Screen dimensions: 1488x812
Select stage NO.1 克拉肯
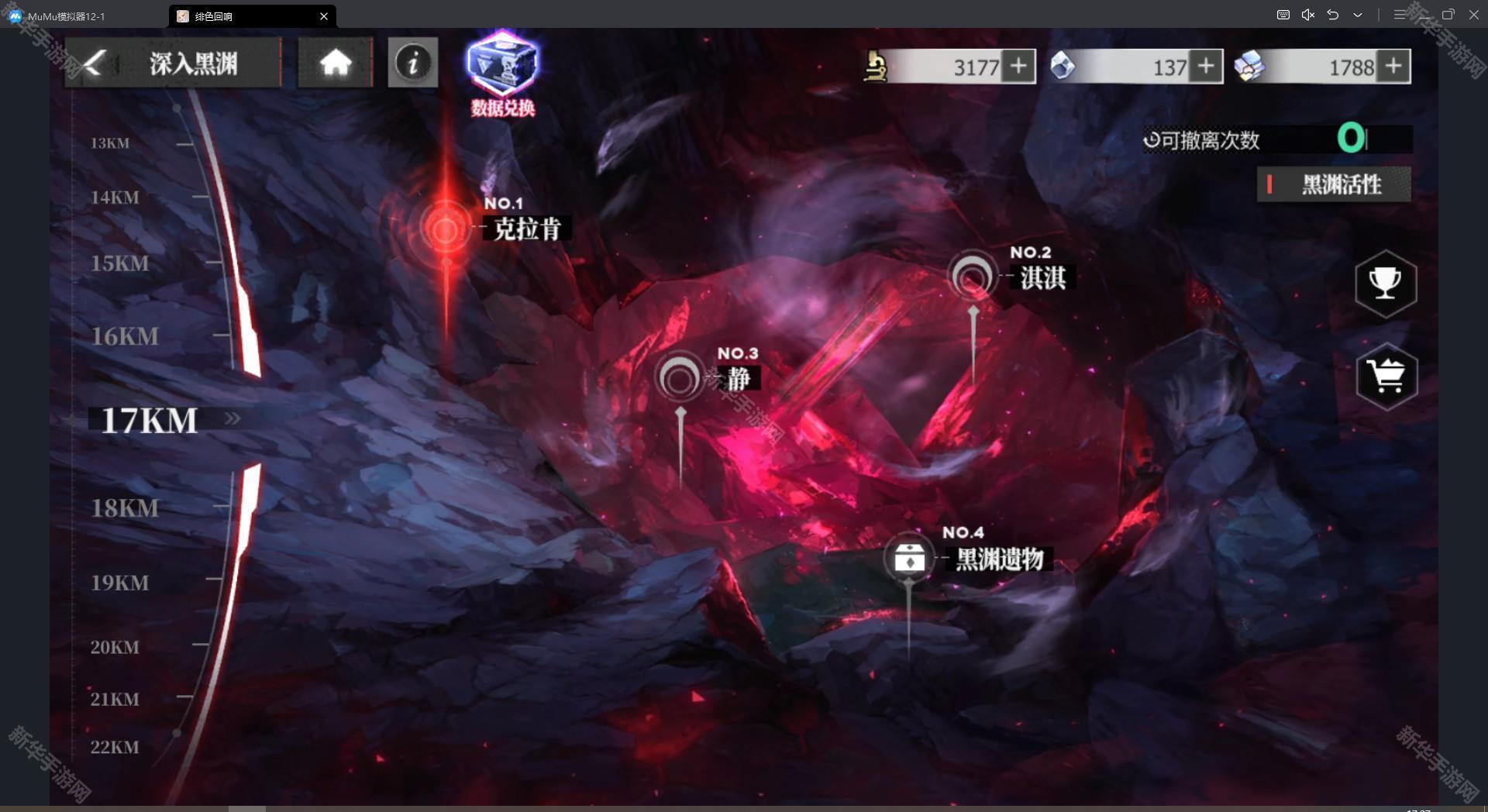(446, 229)
